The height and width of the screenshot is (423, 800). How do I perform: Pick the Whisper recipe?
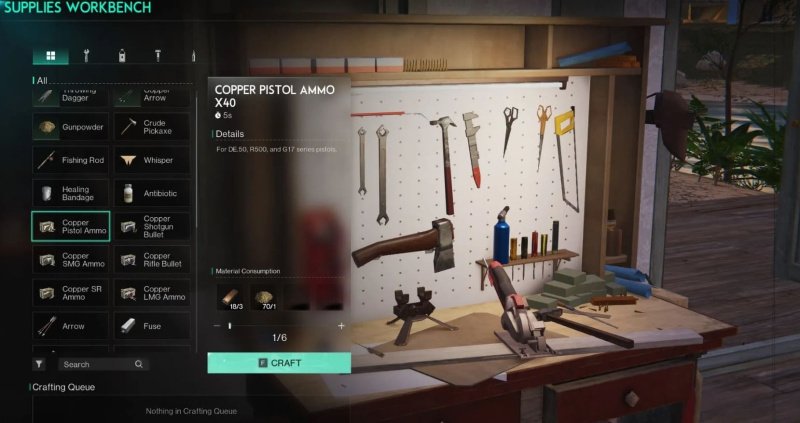coord(151,160)
